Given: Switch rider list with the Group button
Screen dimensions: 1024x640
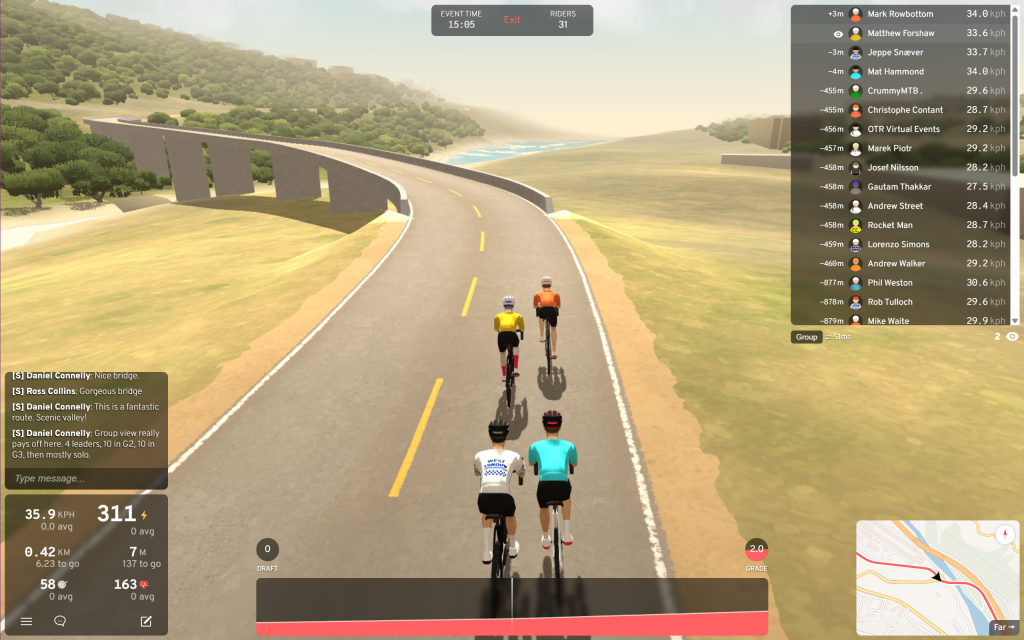Looking at the screenshot, I should coord(806,337).
